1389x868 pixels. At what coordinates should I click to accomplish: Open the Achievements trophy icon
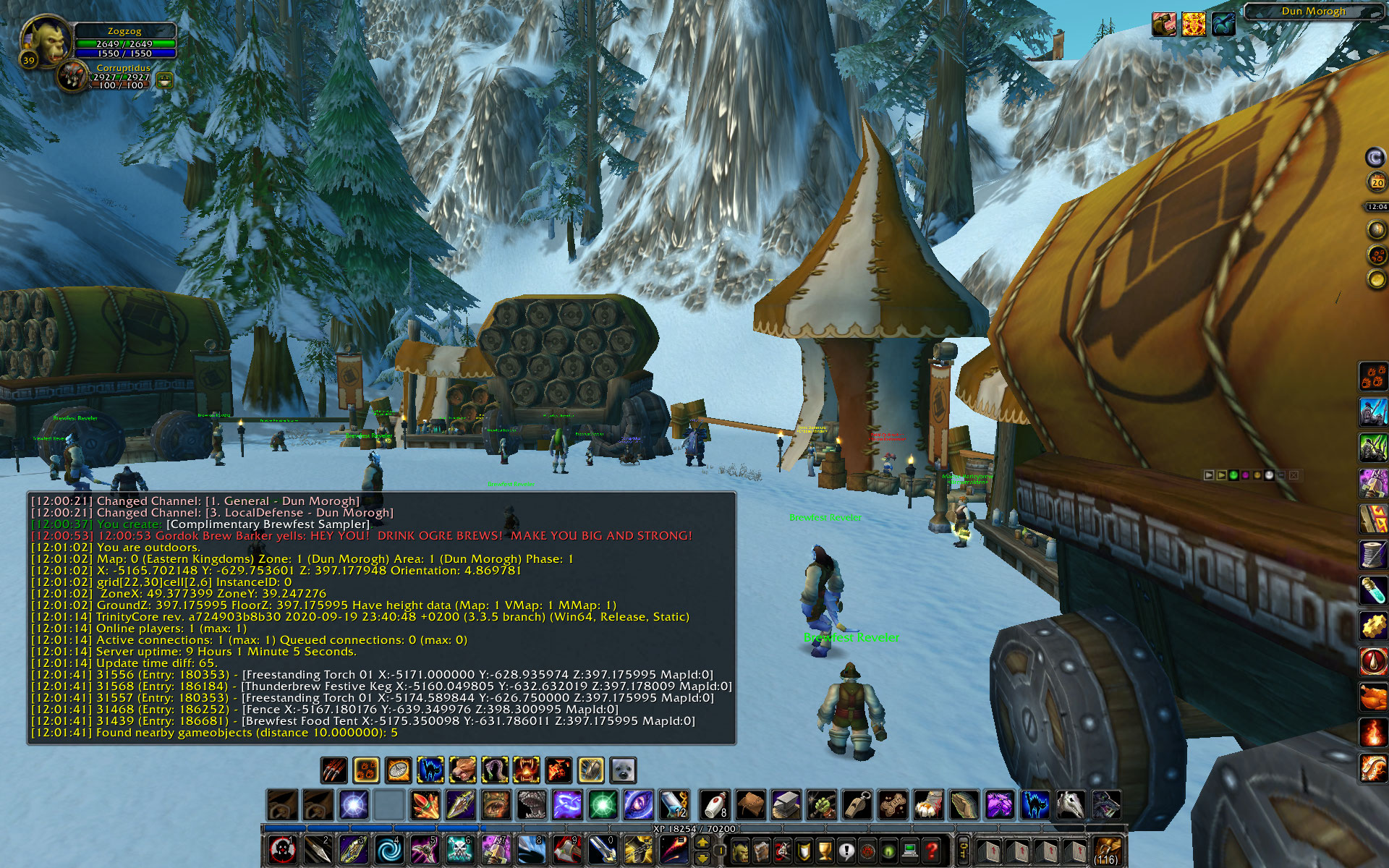(825, 851)
